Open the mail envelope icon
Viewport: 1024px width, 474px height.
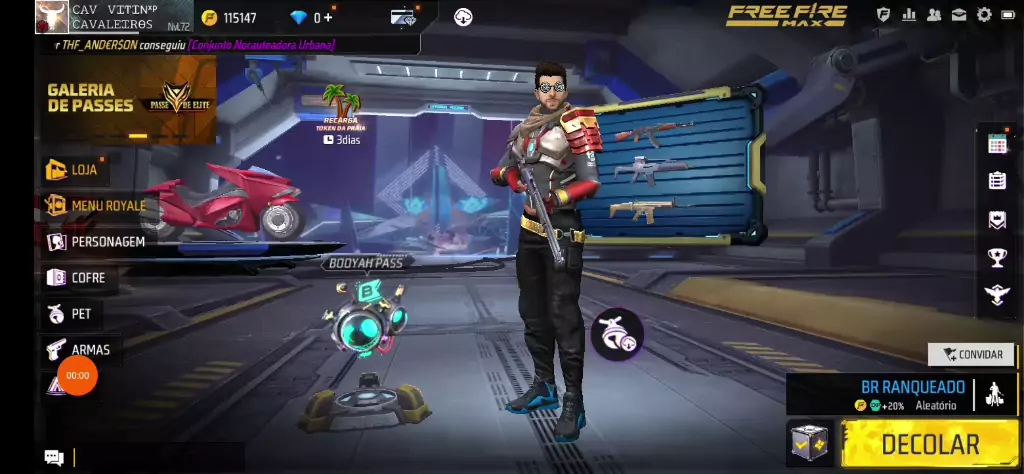959,15
